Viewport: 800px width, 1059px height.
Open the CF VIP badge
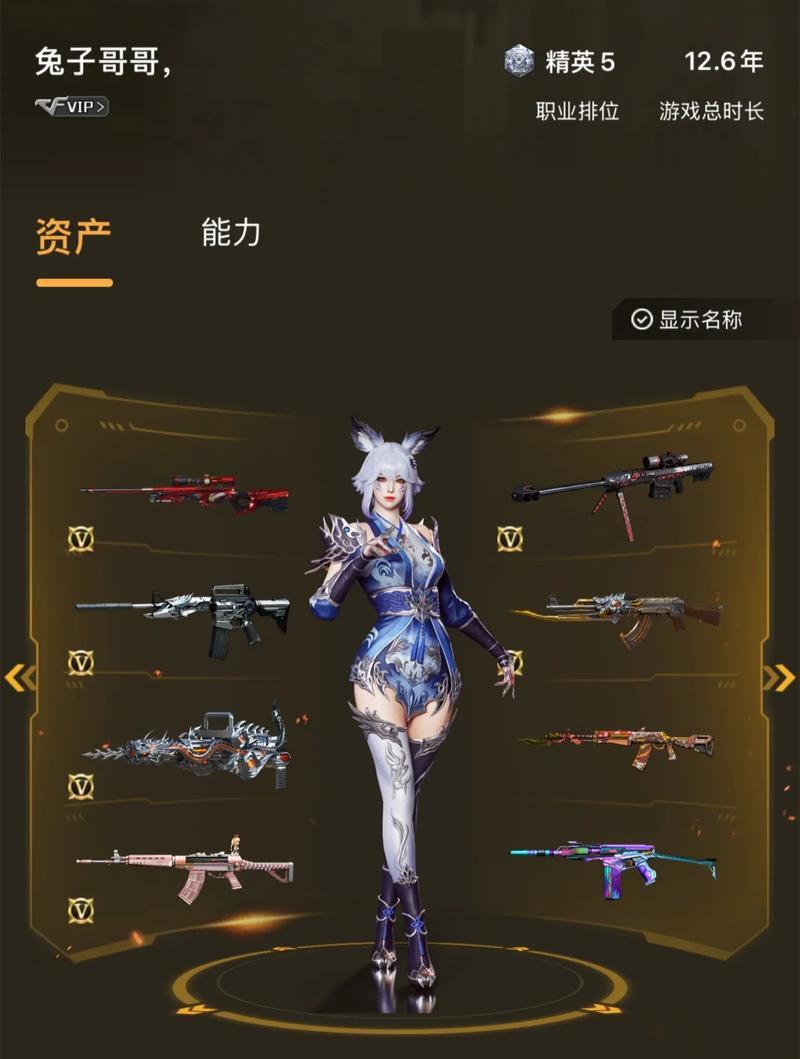pos(72,106)
